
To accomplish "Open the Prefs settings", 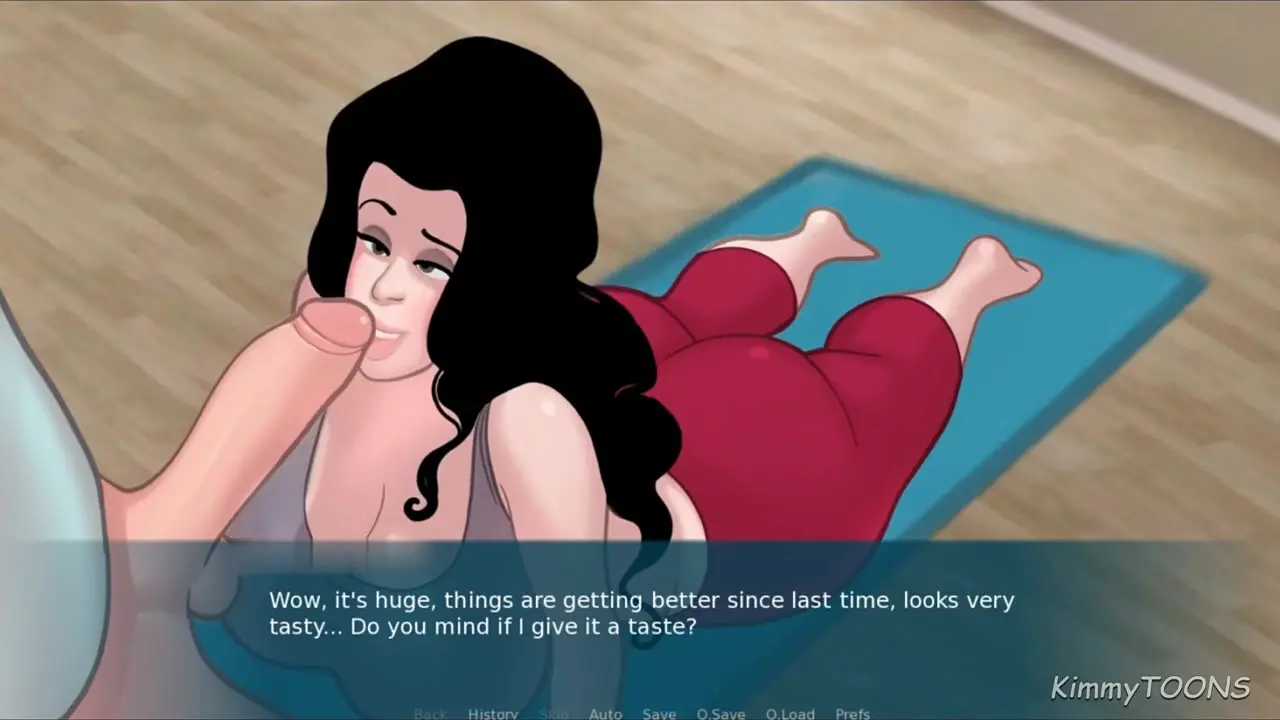I will tap(853, 713).
